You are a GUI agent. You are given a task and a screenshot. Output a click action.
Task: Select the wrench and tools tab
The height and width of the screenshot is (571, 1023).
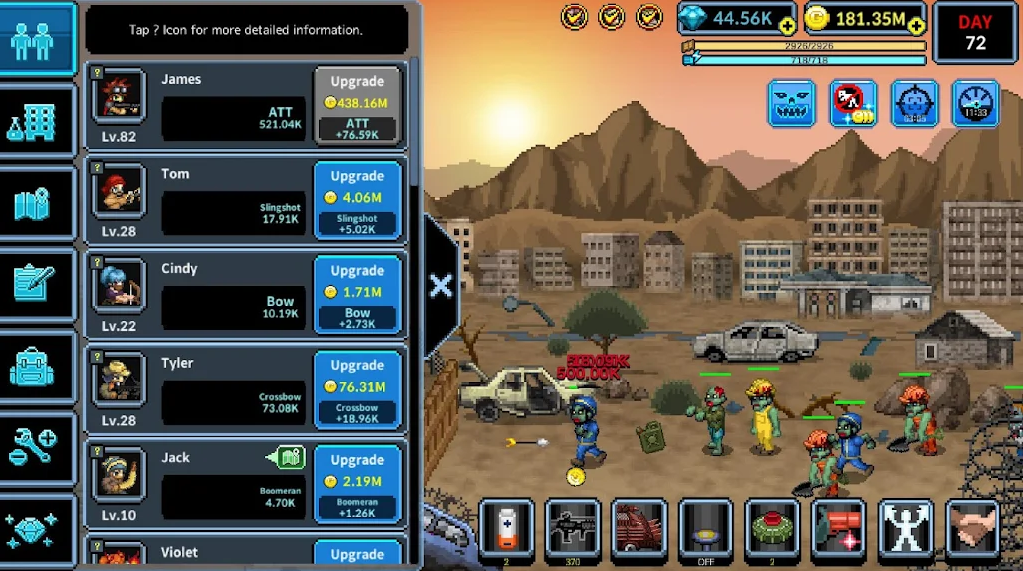point(38,448)
